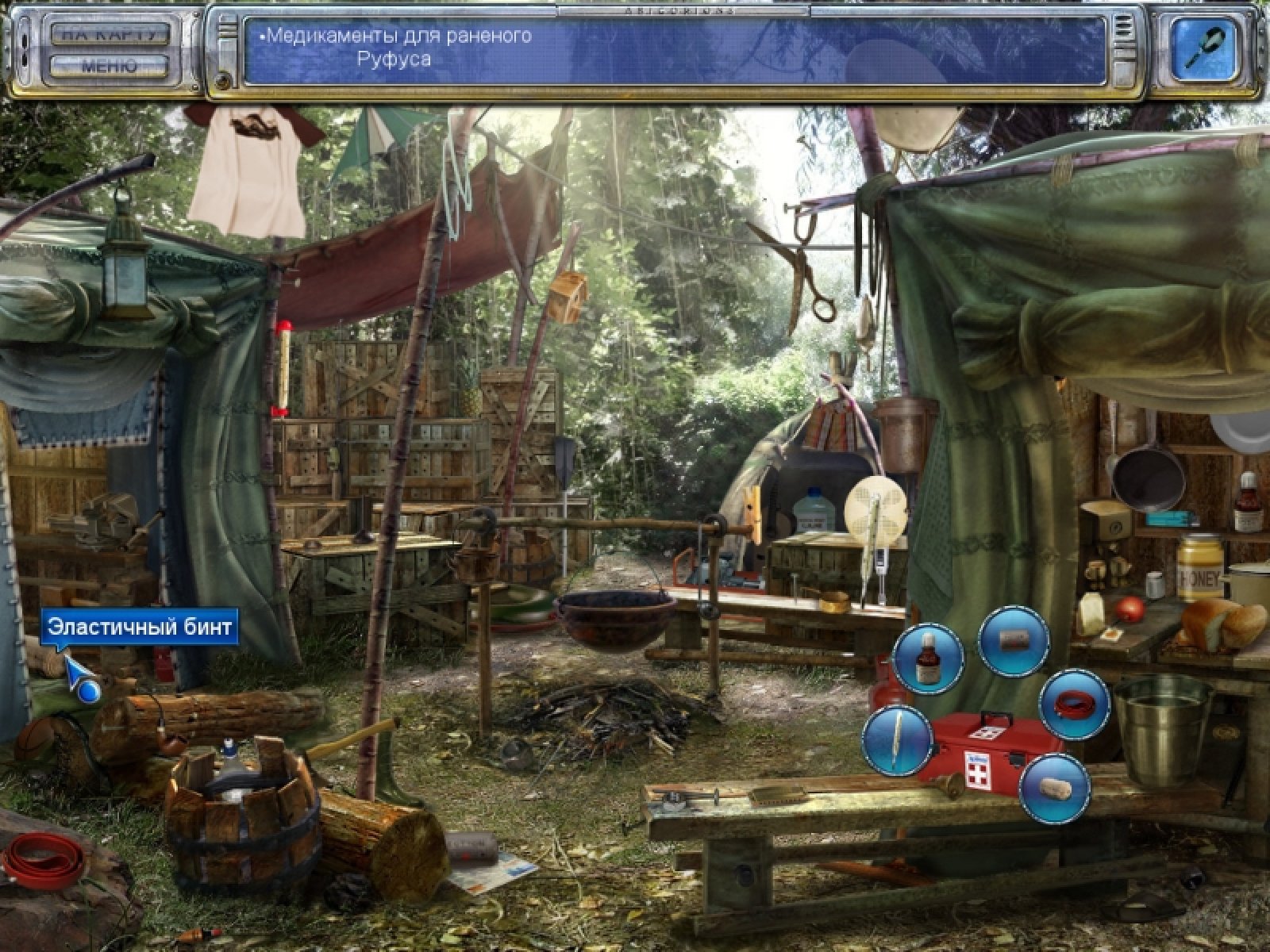
Task: Open the МЕНЮ button
Action: pos(110,66)
